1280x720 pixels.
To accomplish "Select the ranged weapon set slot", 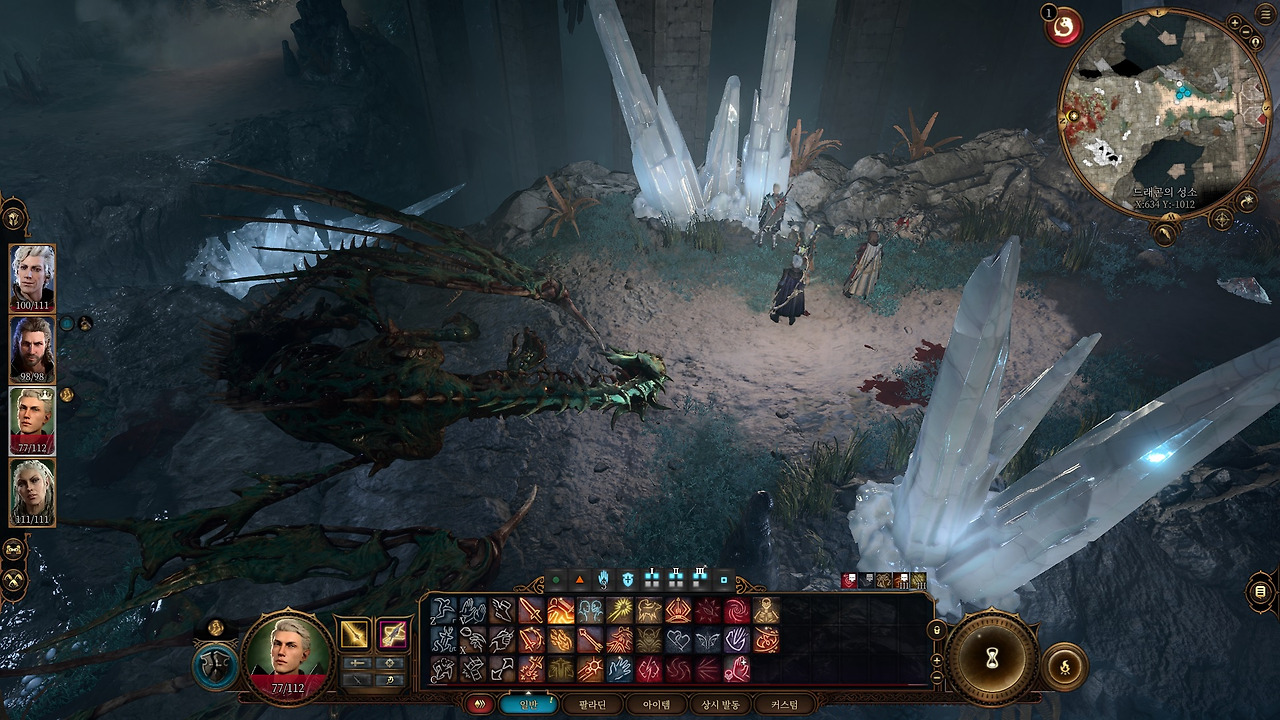I will click(x=393, y=634).
